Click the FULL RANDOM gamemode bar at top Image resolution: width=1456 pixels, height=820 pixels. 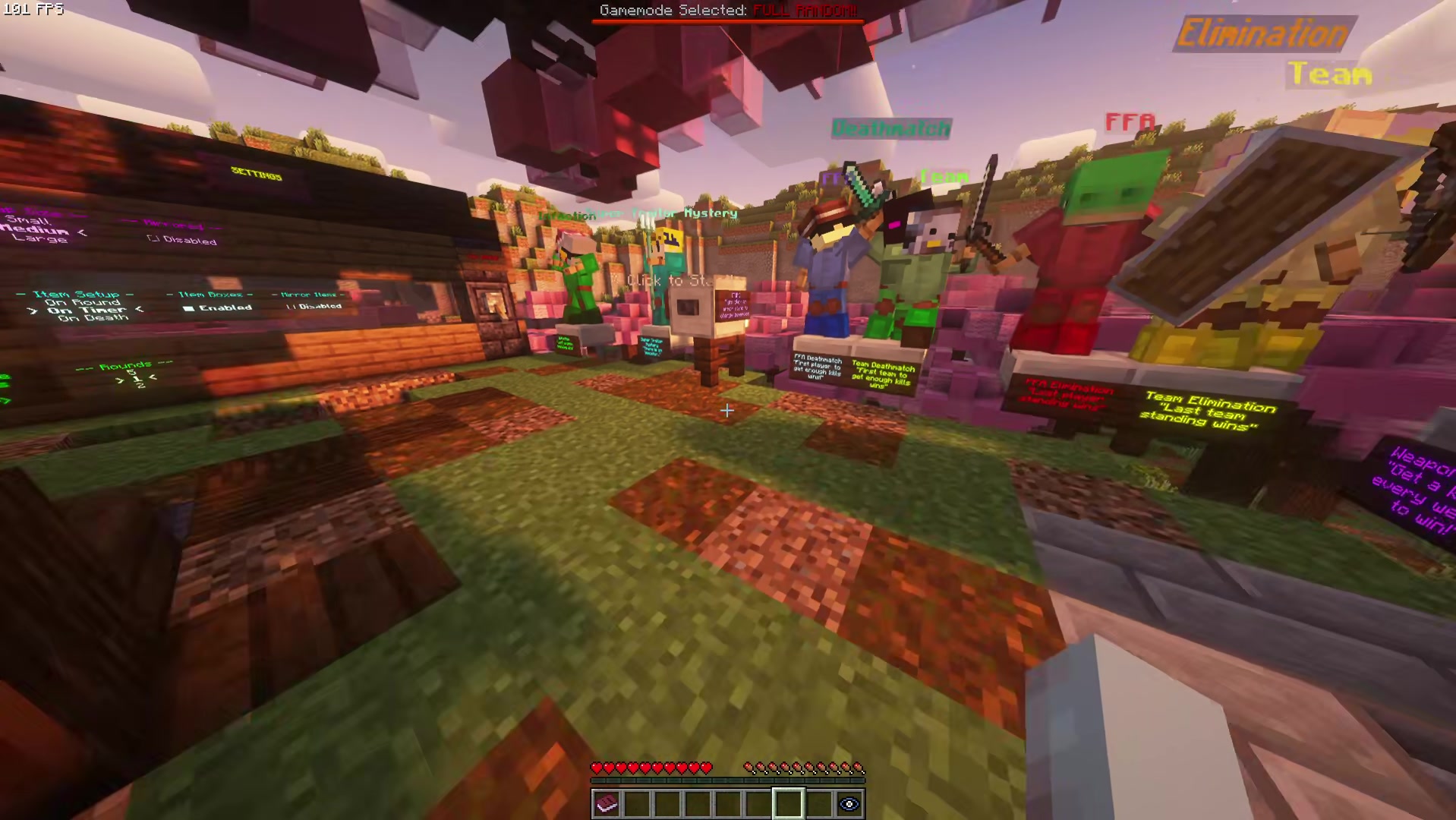point(805,11)
